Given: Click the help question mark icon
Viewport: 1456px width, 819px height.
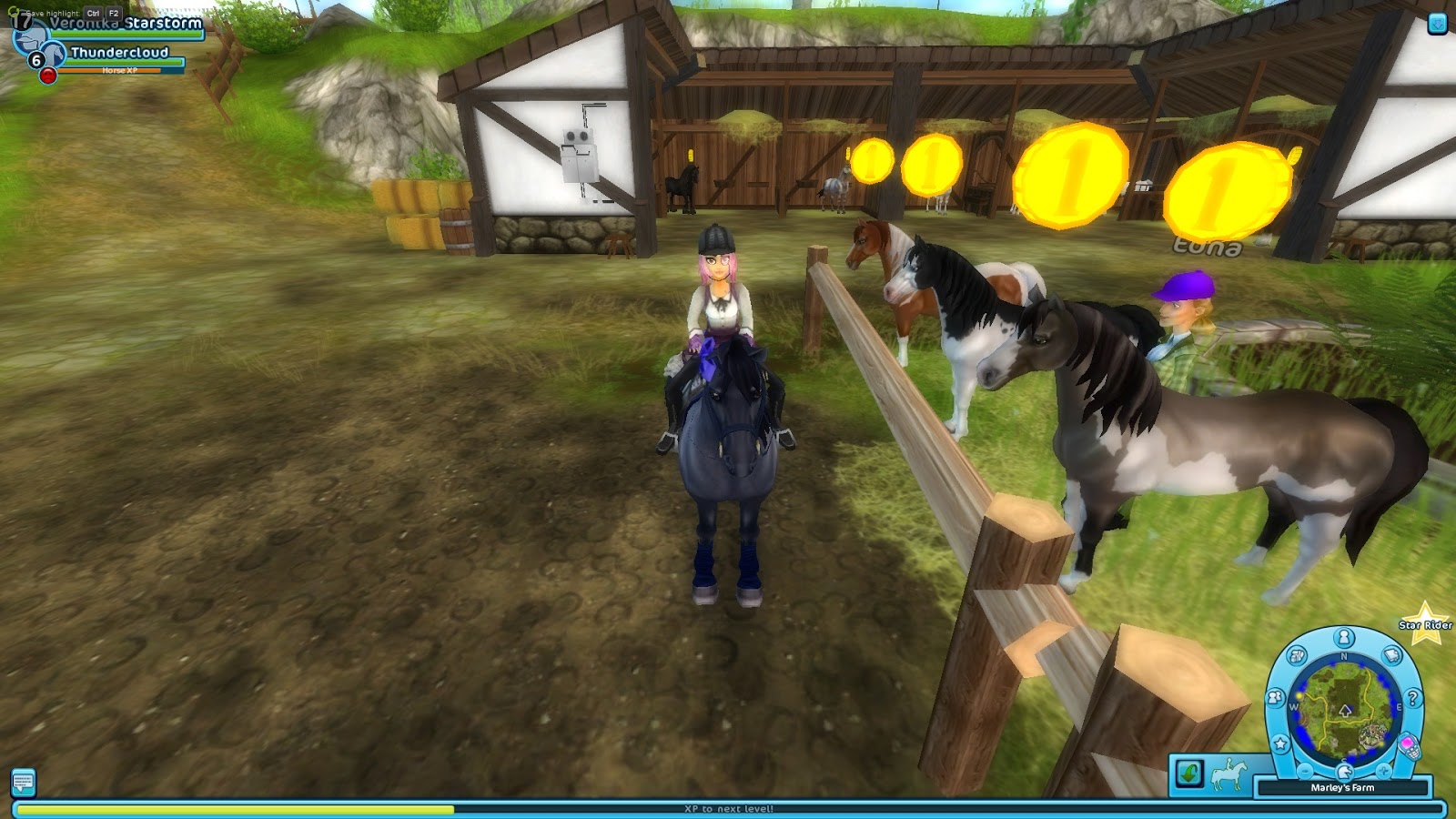Looking at the screenshot, I should click(1412, 698).
